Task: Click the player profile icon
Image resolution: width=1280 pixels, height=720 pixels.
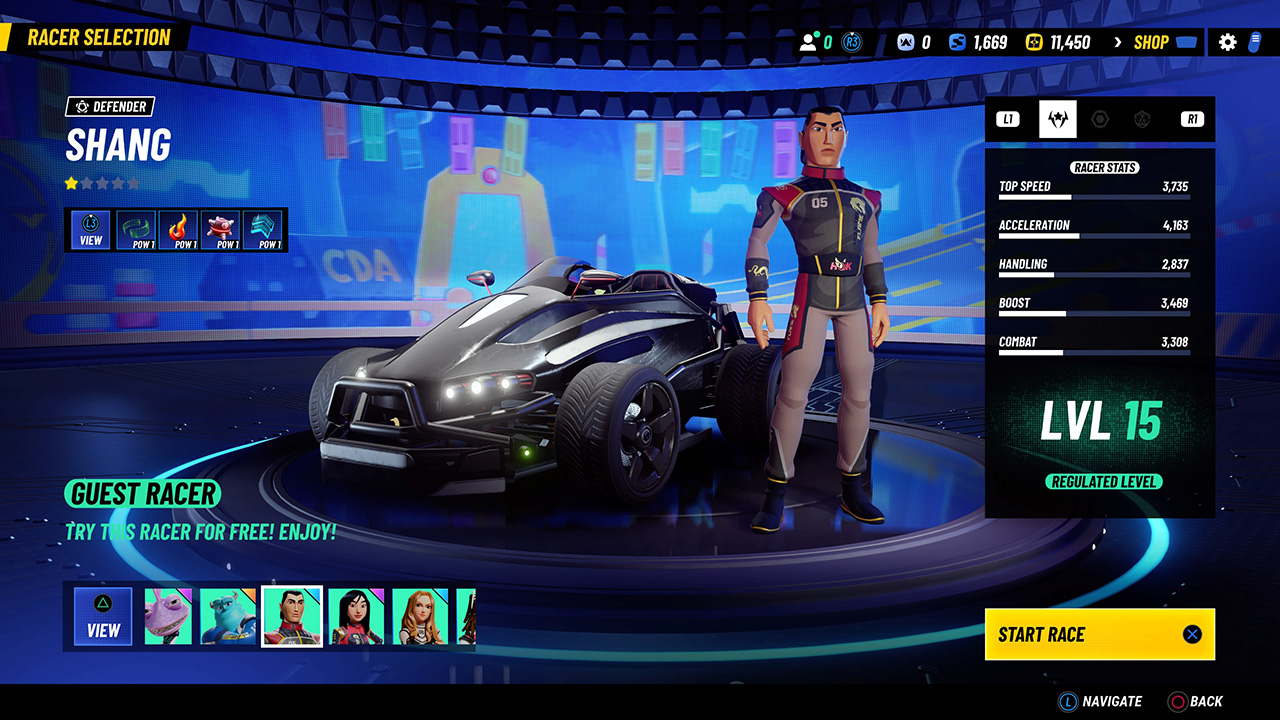Action: coord(808,41)
